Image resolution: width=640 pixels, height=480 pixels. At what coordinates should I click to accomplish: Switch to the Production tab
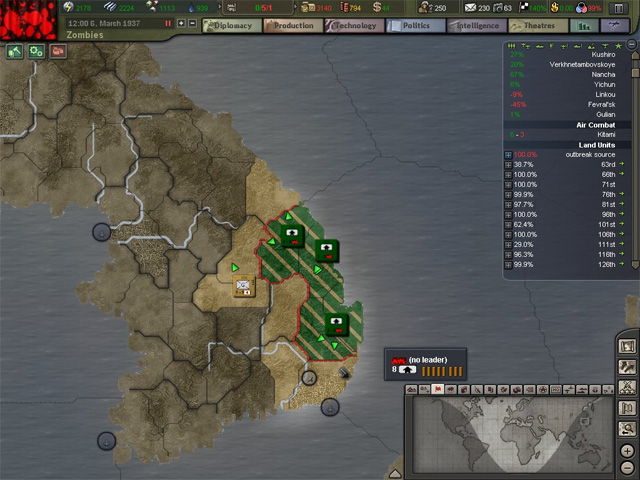click(292, 26)
